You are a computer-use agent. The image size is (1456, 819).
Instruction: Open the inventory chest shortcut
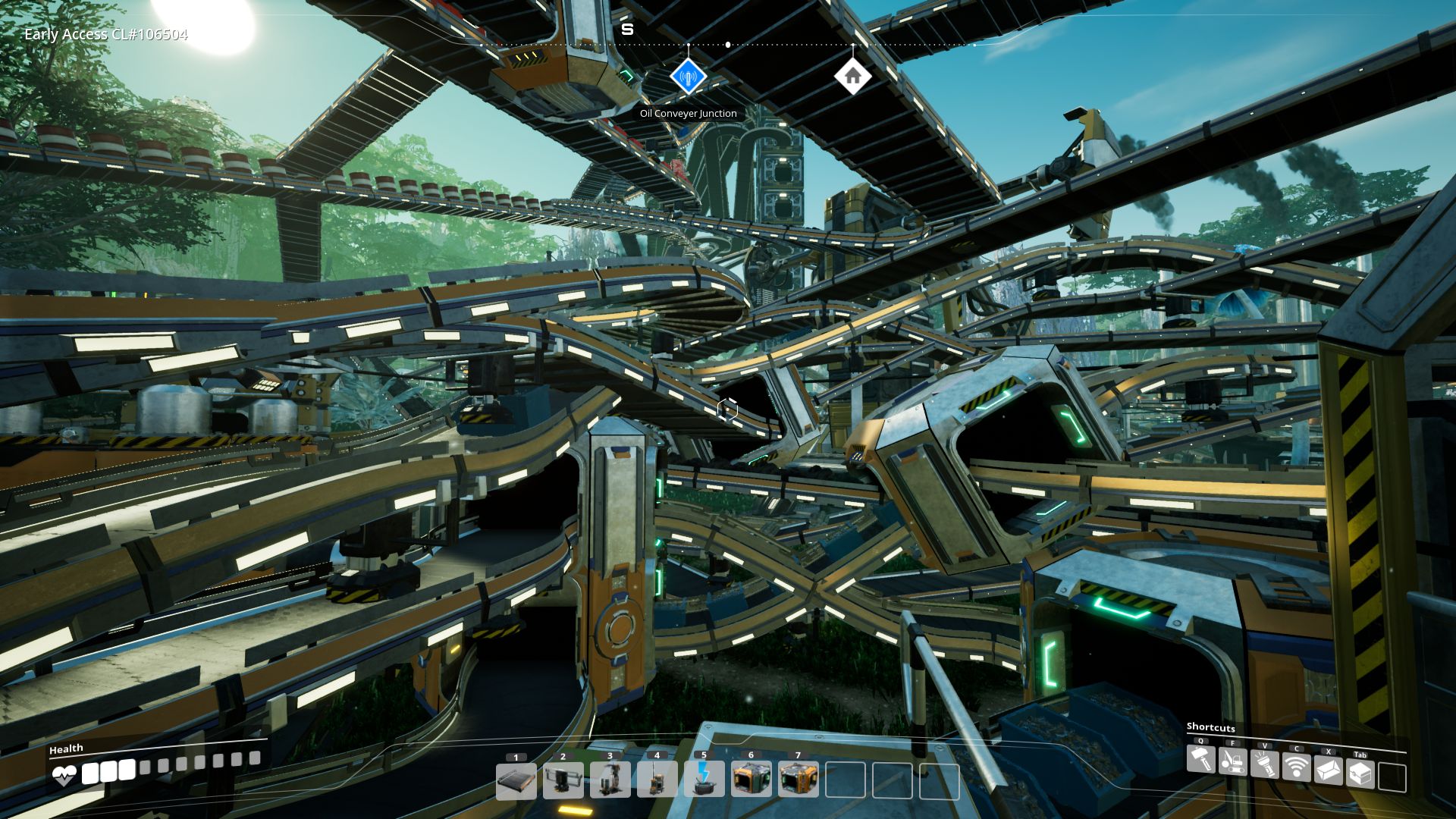click(1360, 774)
